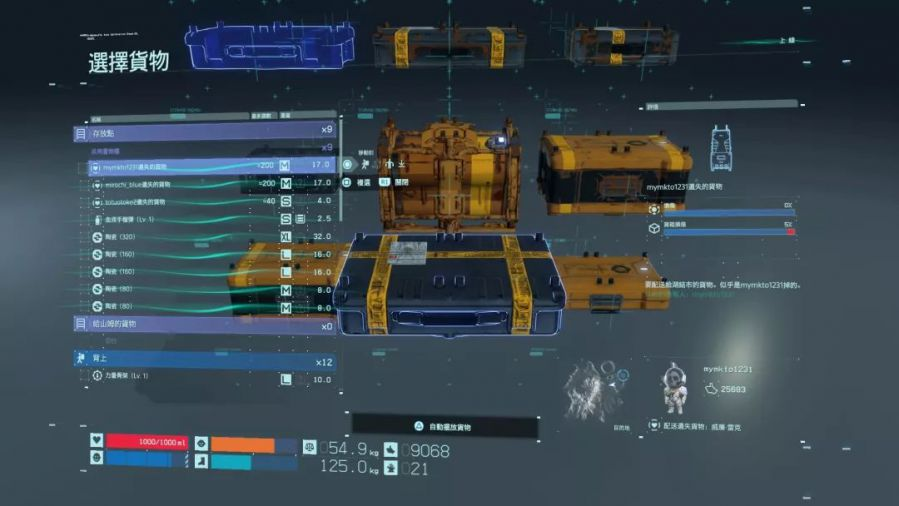
Task: Choose the 複選 multi-select option in popup
Action: click(359, 183)
